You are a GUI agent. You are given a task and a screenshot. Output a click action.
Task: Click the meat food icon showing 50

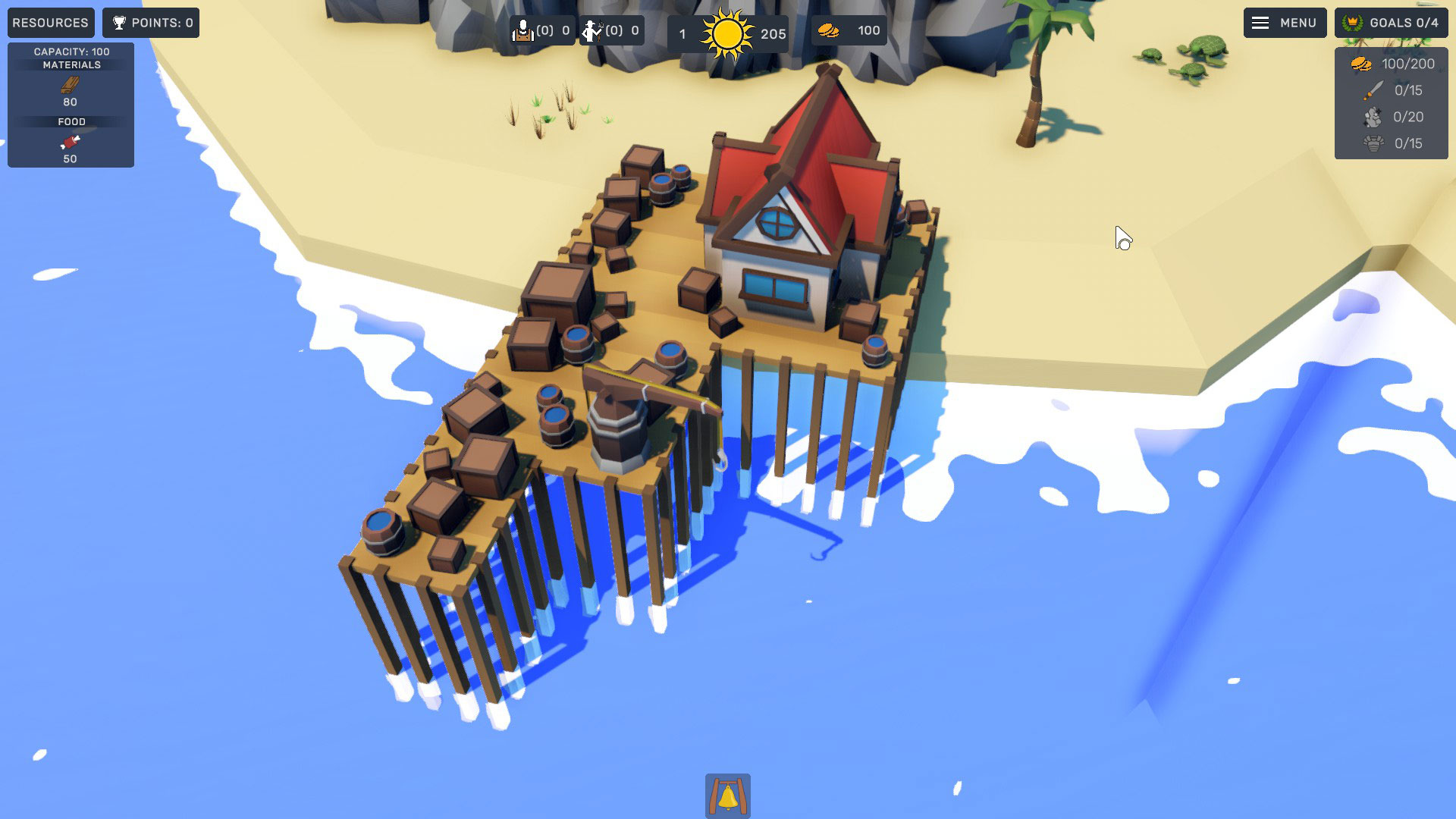[71, 143]
